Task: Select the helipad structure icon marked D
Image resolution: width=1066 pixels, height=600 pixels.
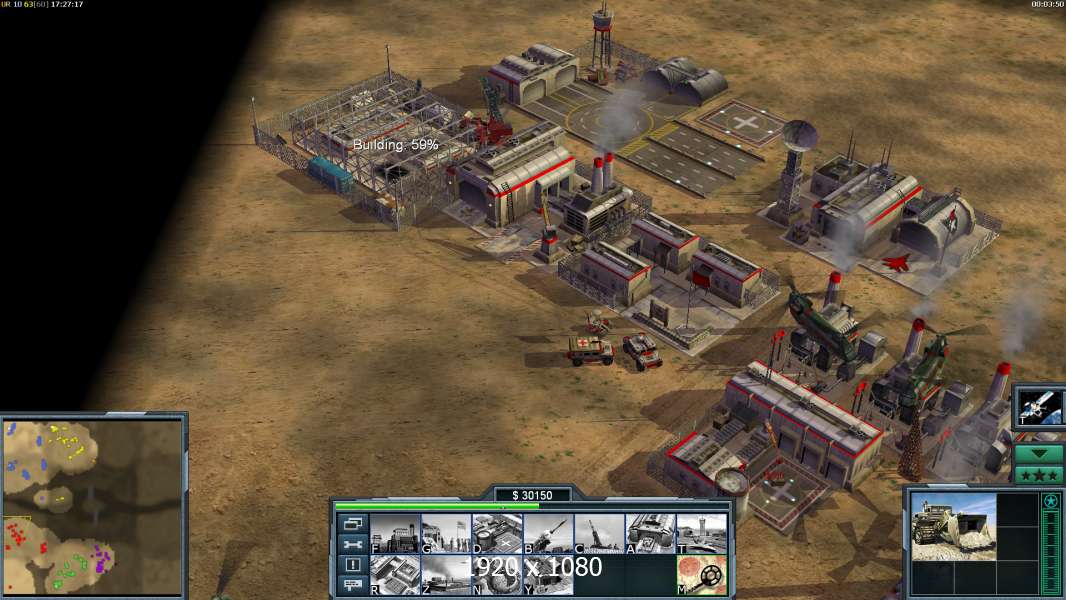Action: (x=497, y=534)
